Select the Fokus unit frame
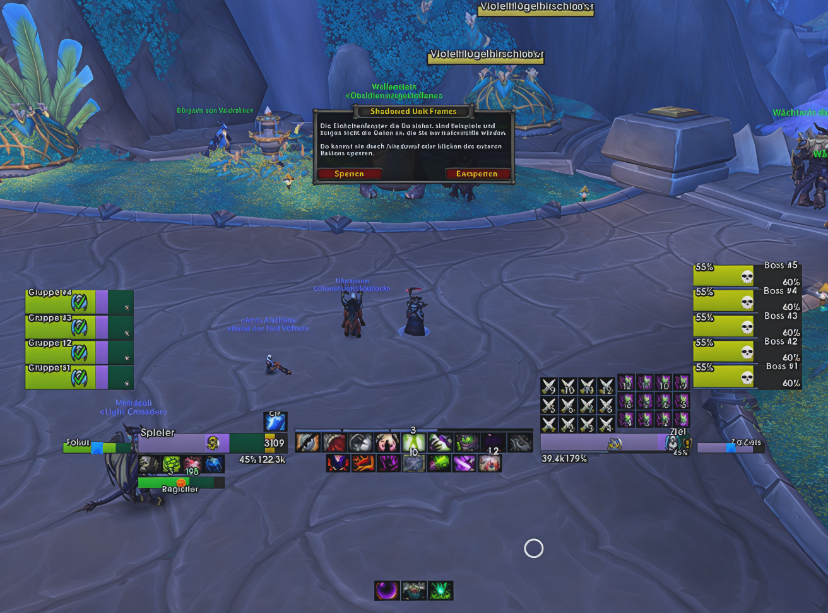The height and width of the screenshot is (613, 828). [90, 448]
